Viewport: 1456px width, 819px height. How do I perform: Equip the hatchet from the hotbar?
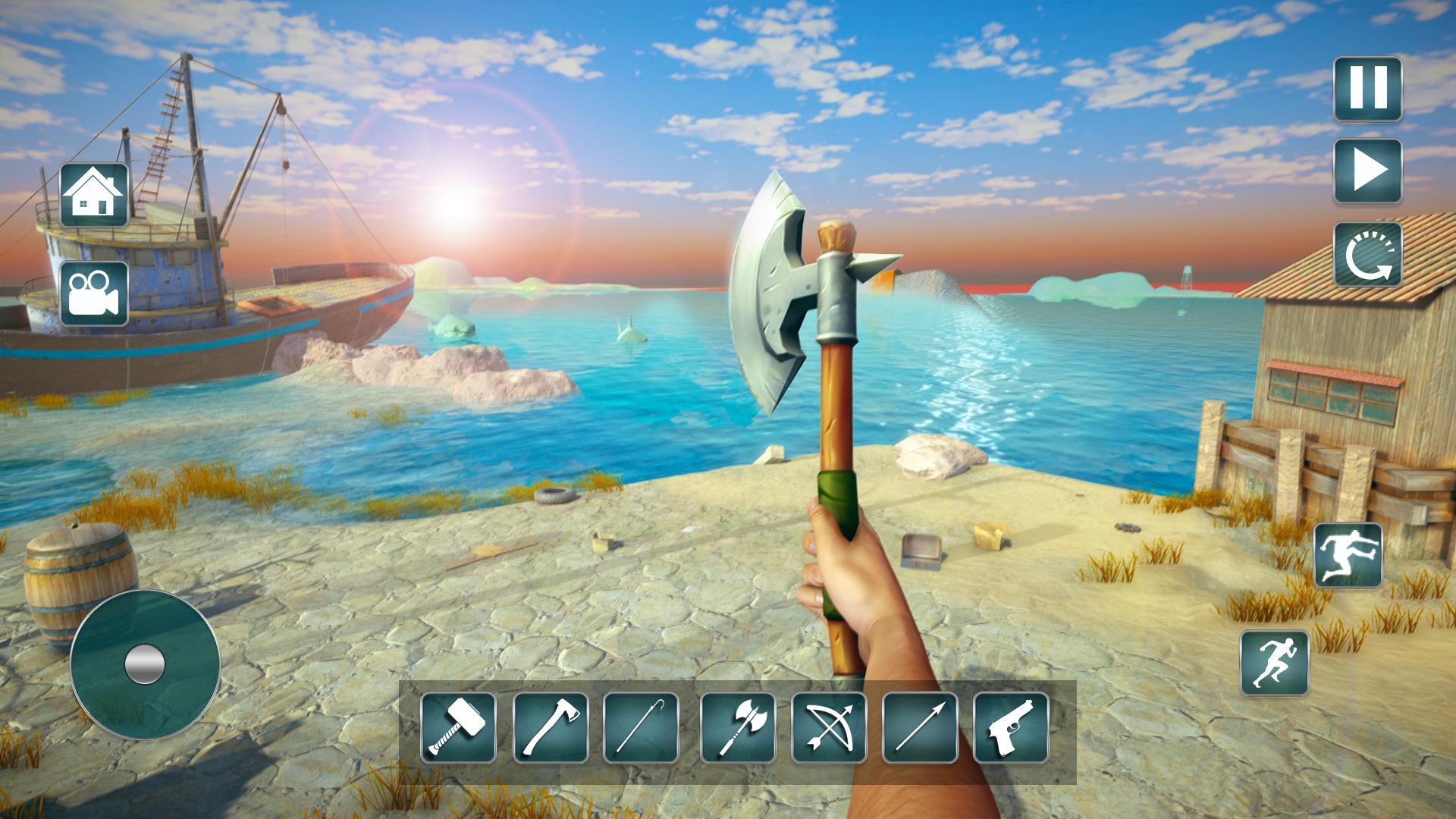[x=551, y=727]
